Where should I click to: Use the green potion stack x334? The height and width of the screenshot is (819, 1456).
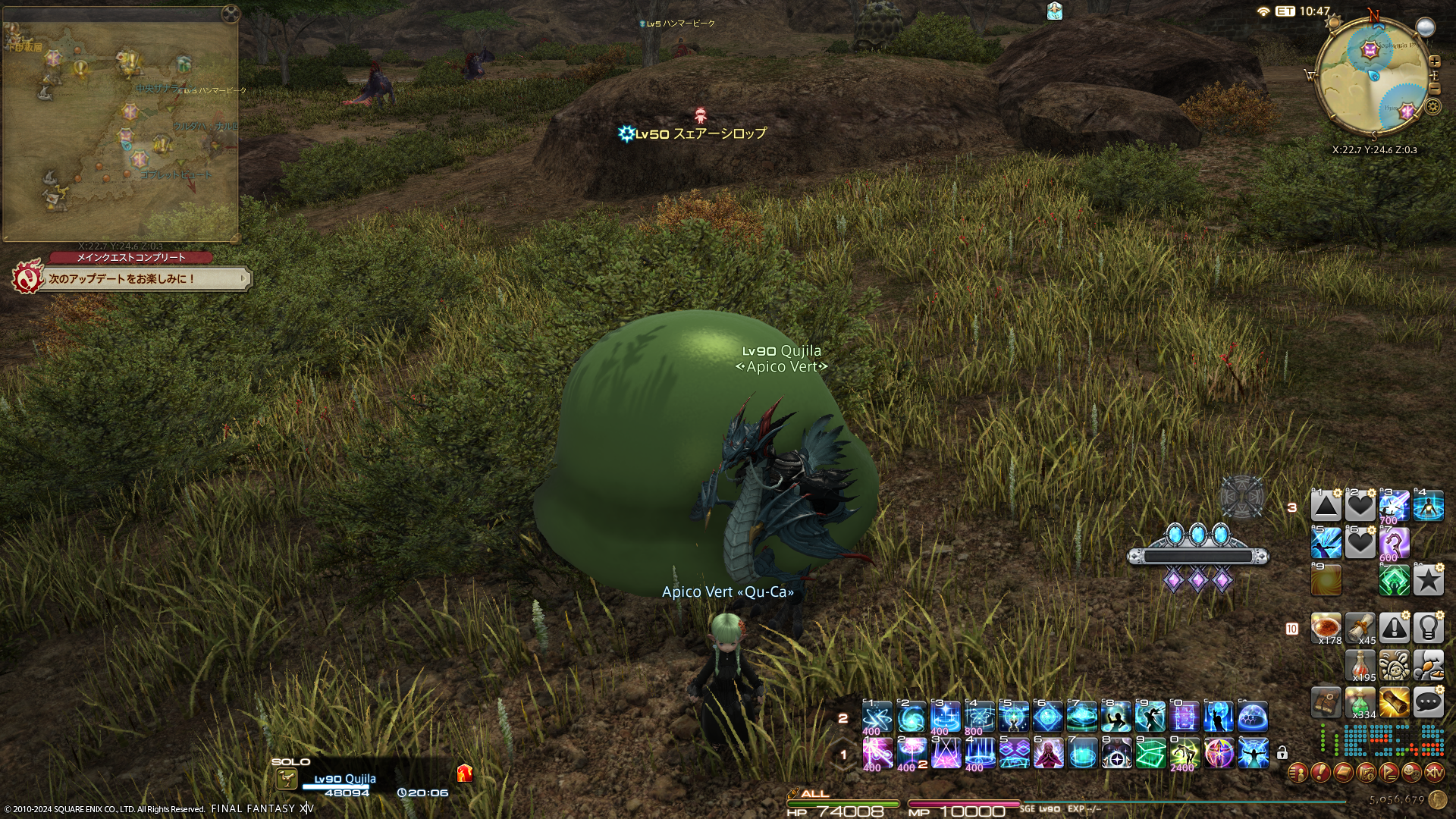point(1360,703)
